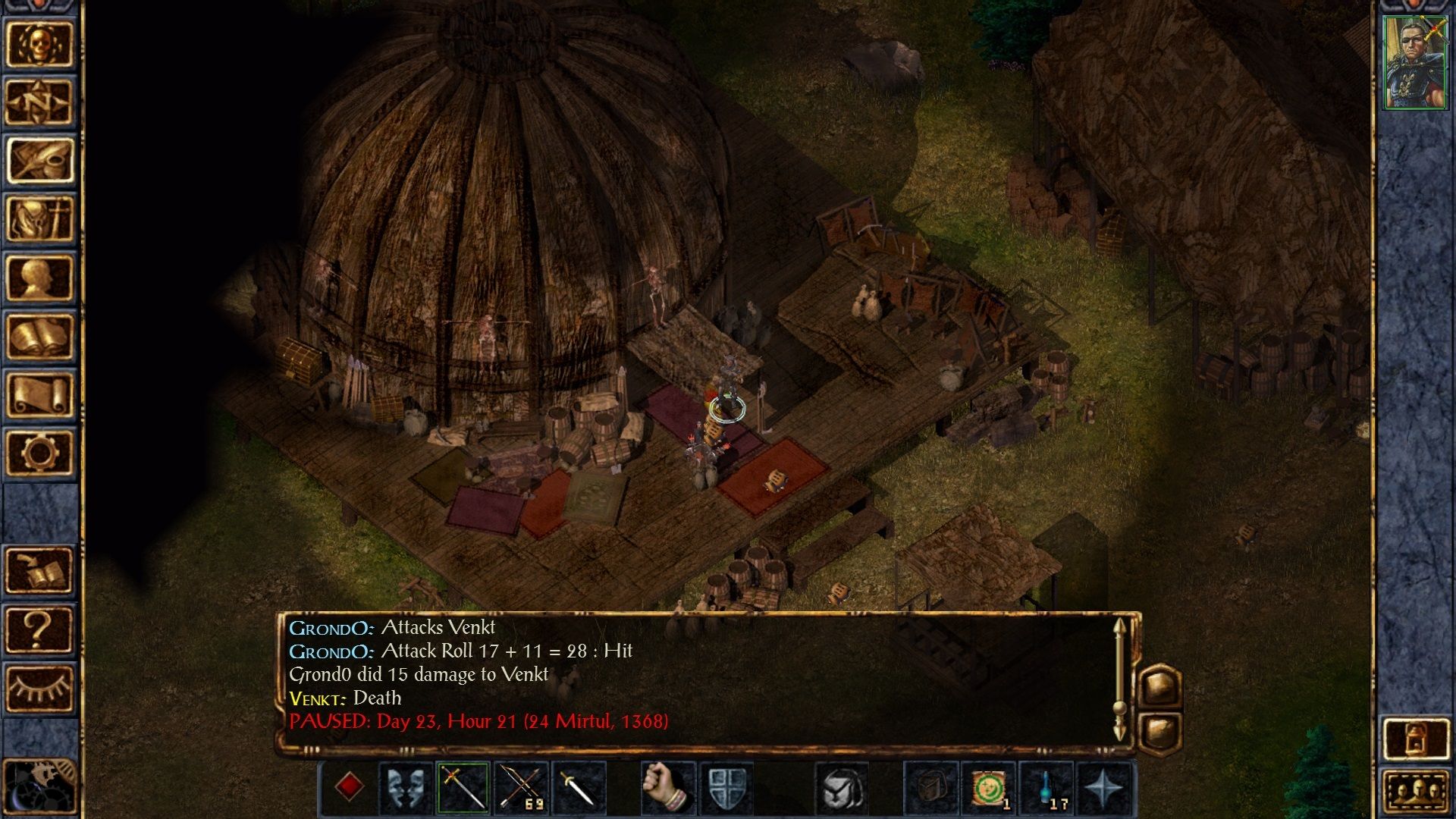This screenshot has height=819, width=1456.
Task: Open the journal with the quill icon
Action: tap(39, 160)
